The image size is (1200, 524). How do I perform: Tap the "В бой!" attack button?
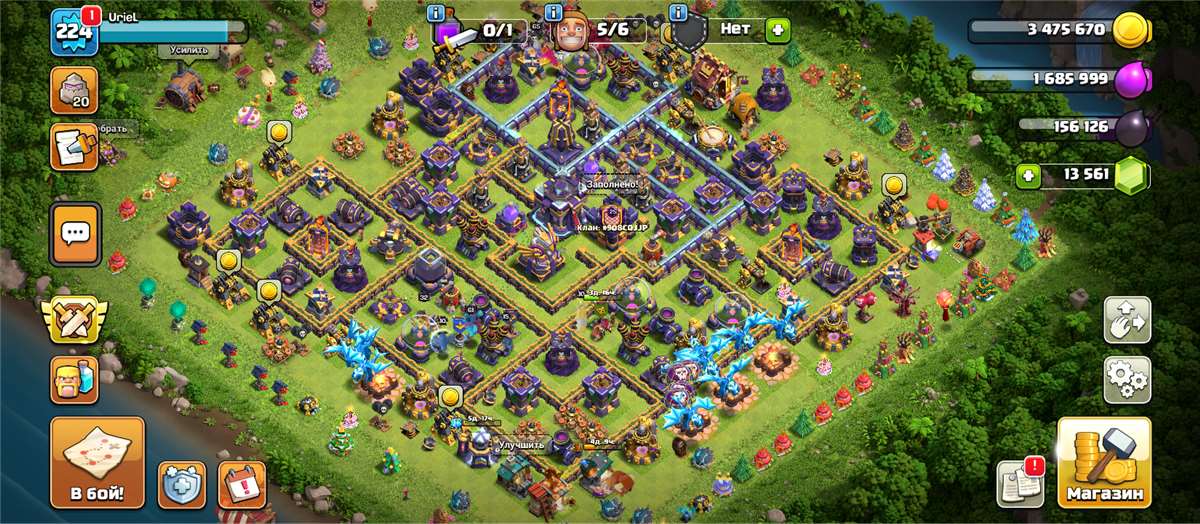pyautogui.click(x=97, y=462)
